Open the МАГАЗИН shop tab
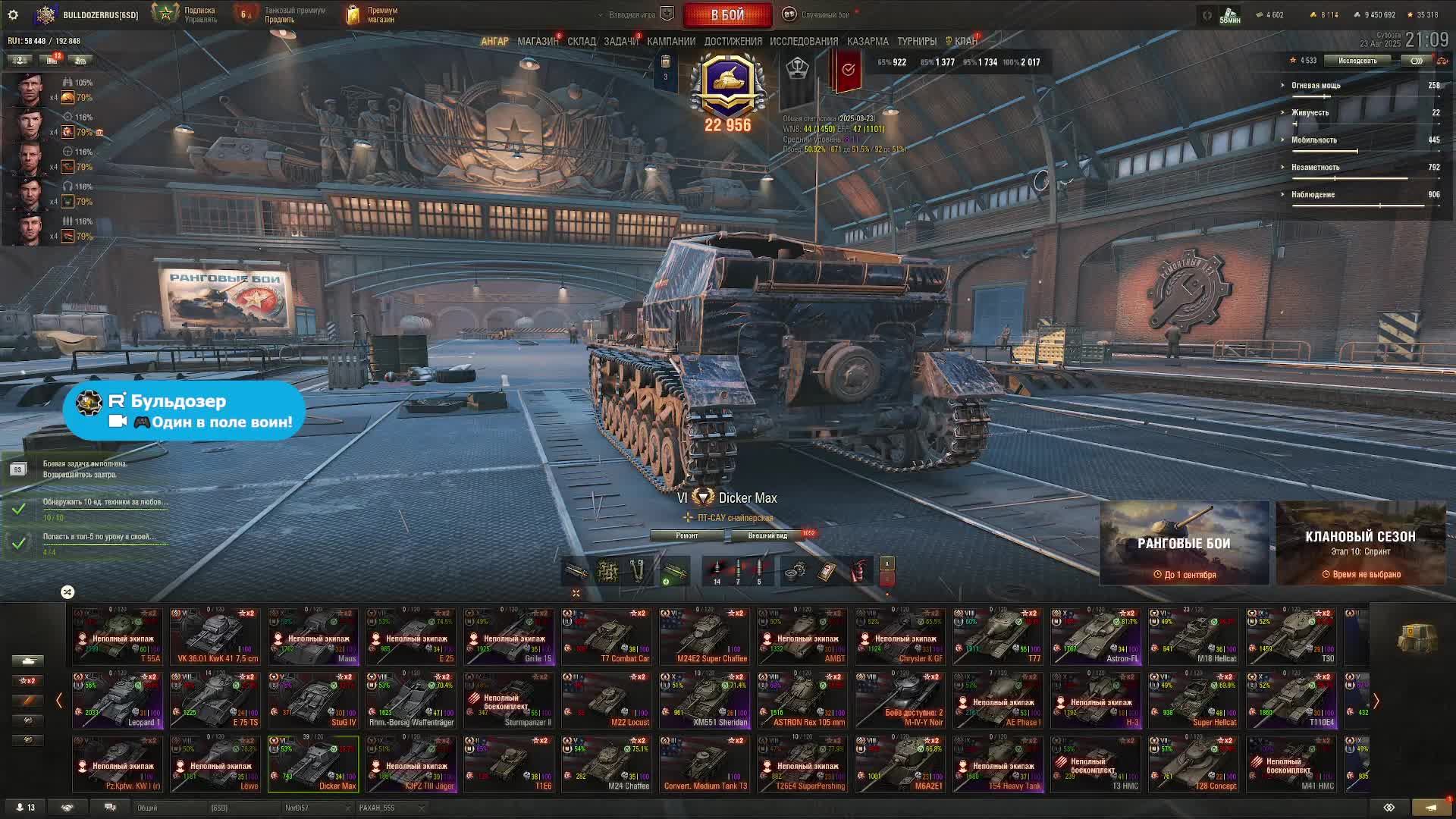This screenshot has width=1456, height=819. (x=537, y=42)
